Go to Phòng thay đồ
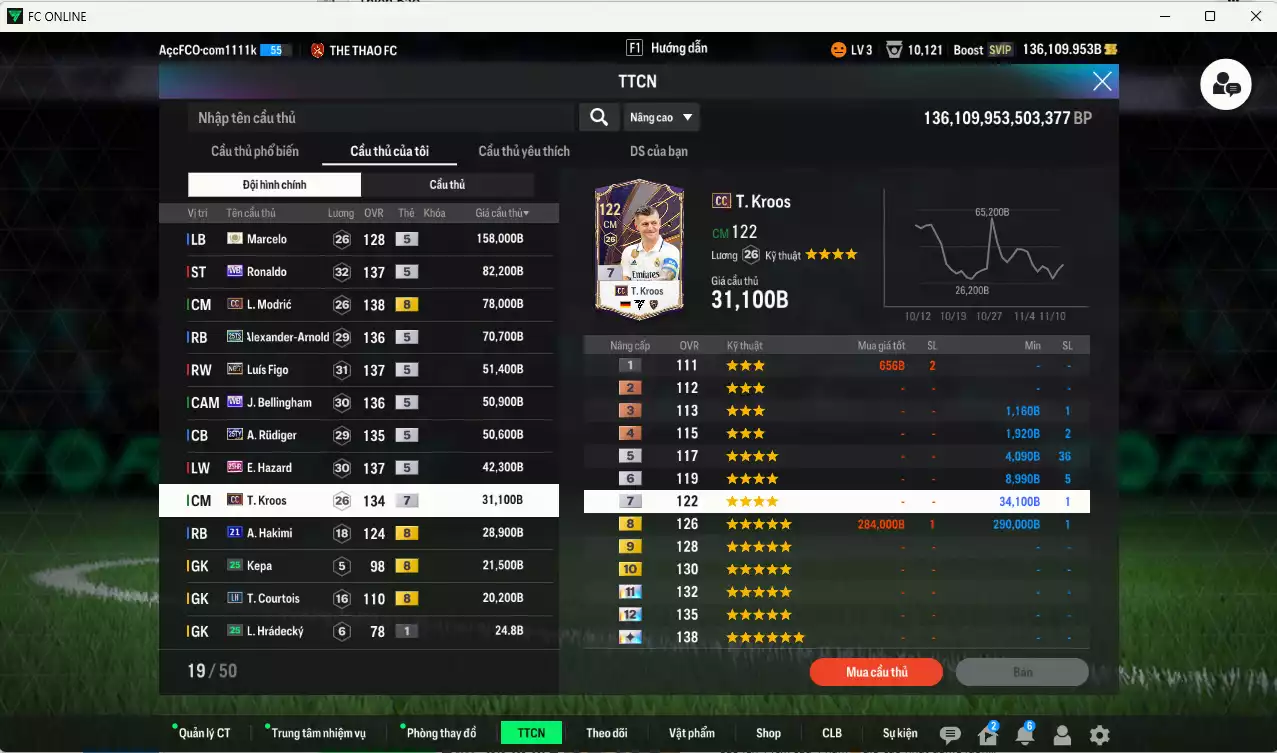Image resolution: width=1277 pixels, height=753 pixels. click(x=441, y=733)
